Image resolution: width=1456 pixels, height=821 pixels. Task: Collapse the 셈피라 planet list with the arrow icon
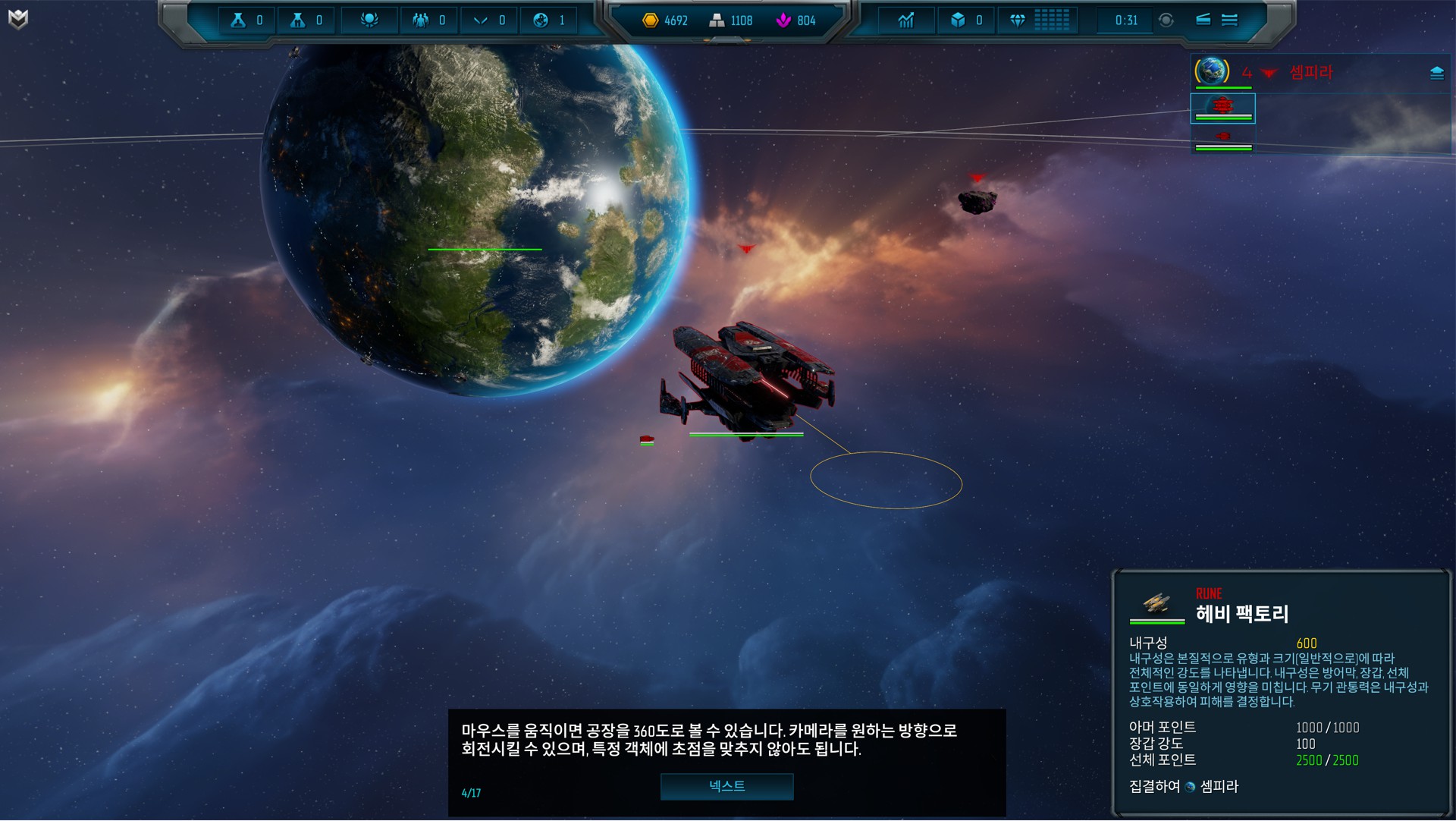point(1269,73)
